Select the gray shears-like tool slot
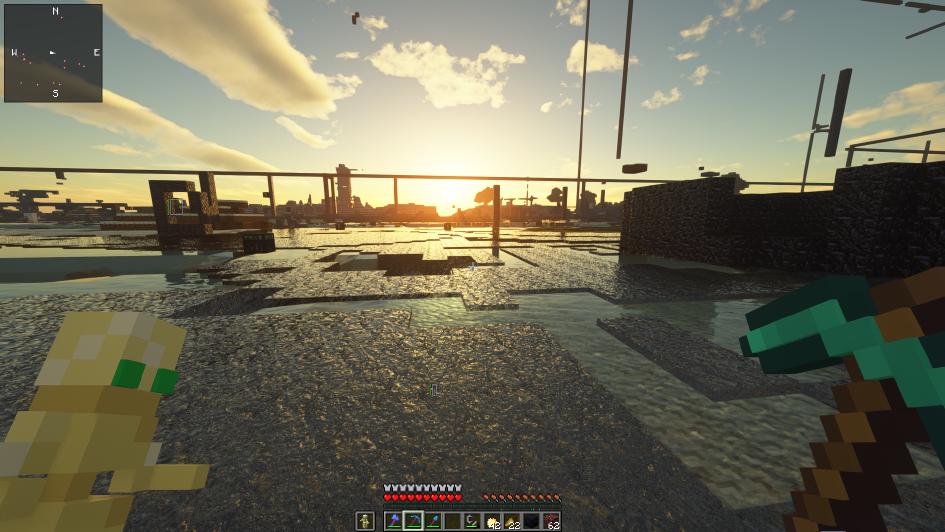945x532 pixels. click(472, 521)
